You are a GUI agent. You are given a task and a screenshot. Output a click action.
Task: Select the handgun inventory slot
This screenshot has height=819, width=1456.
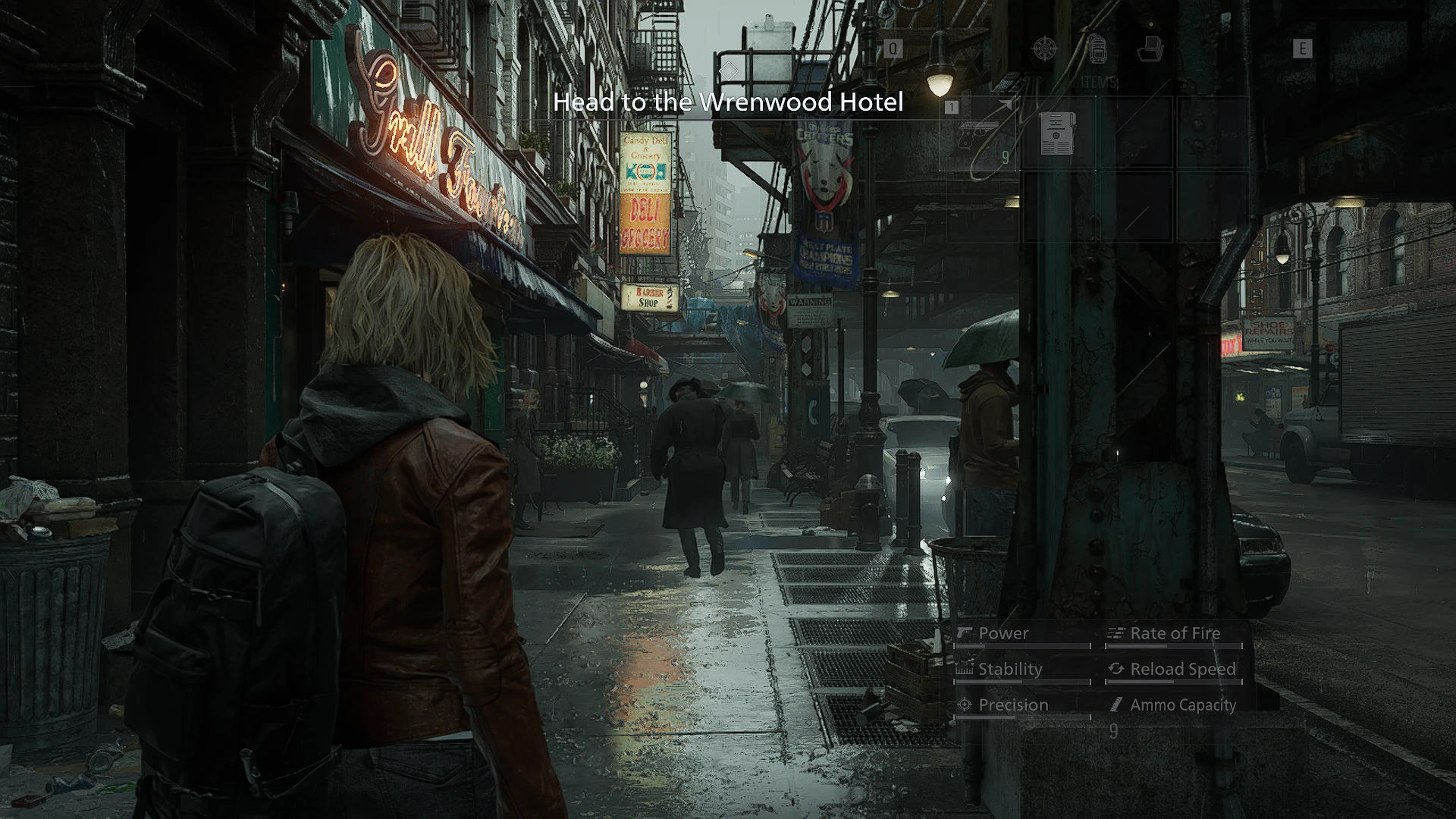[980, 133]
